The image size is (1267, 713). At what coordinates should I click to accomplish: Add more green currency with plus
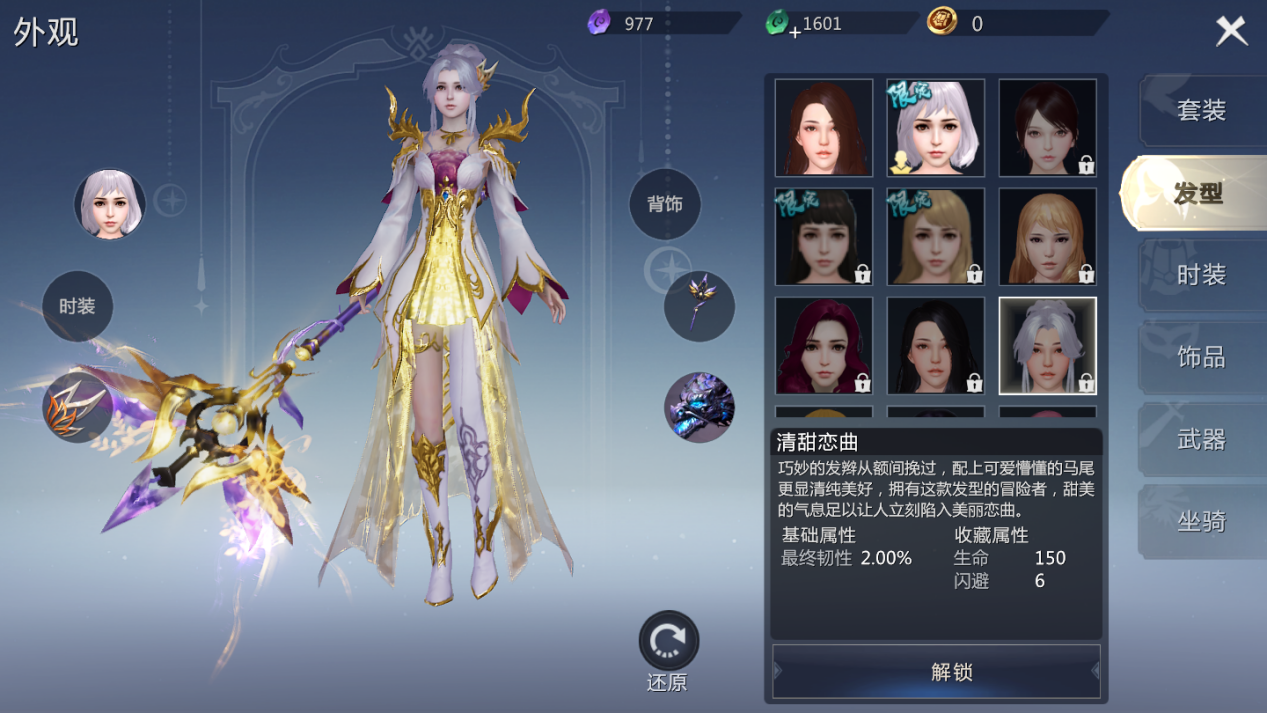795,32
